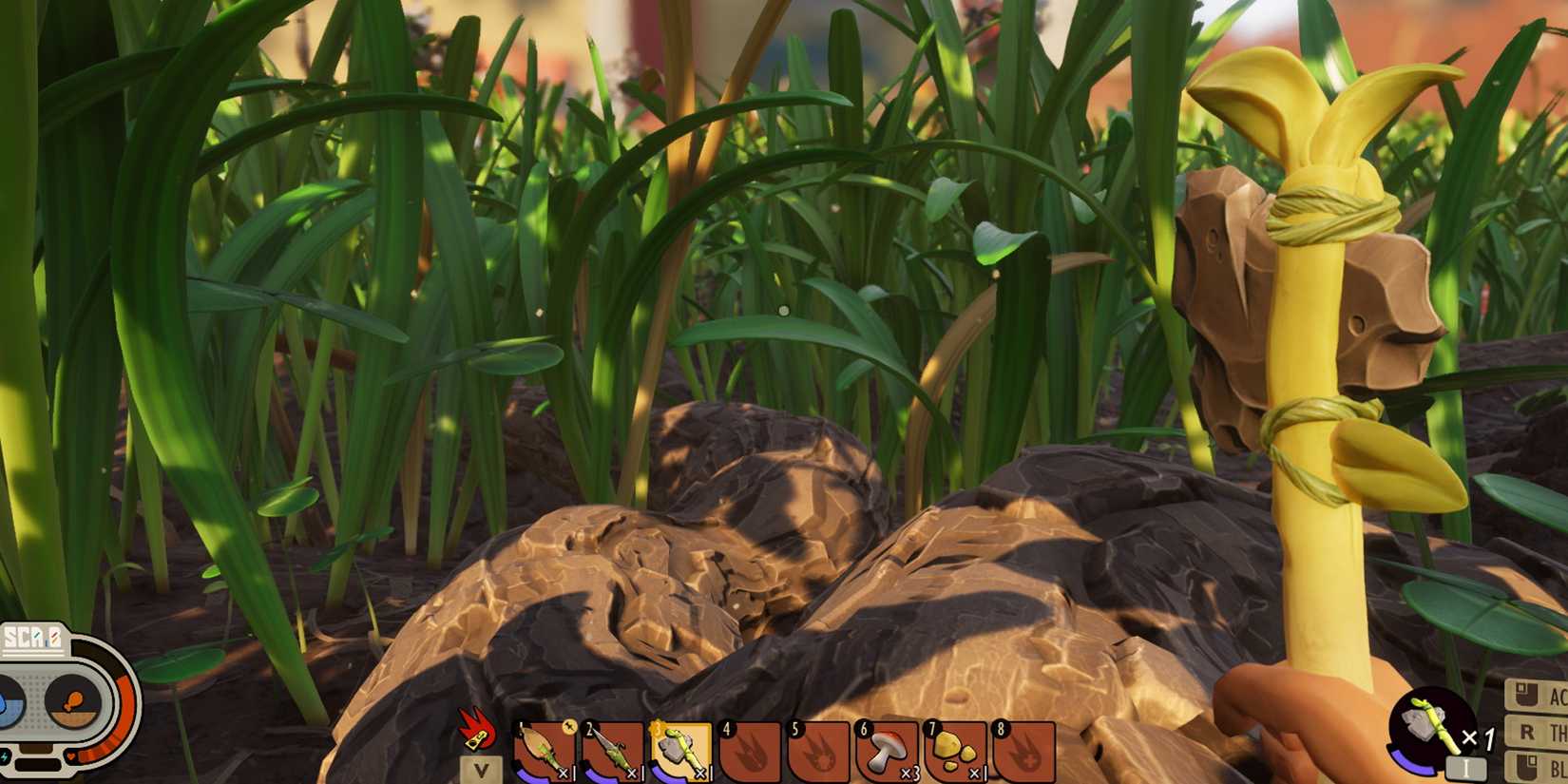Viewport: 1568px width, 784px height.
Task: Click the x1 hammer count indicator
Action: pyautogui.click(x=1478, y=737)
